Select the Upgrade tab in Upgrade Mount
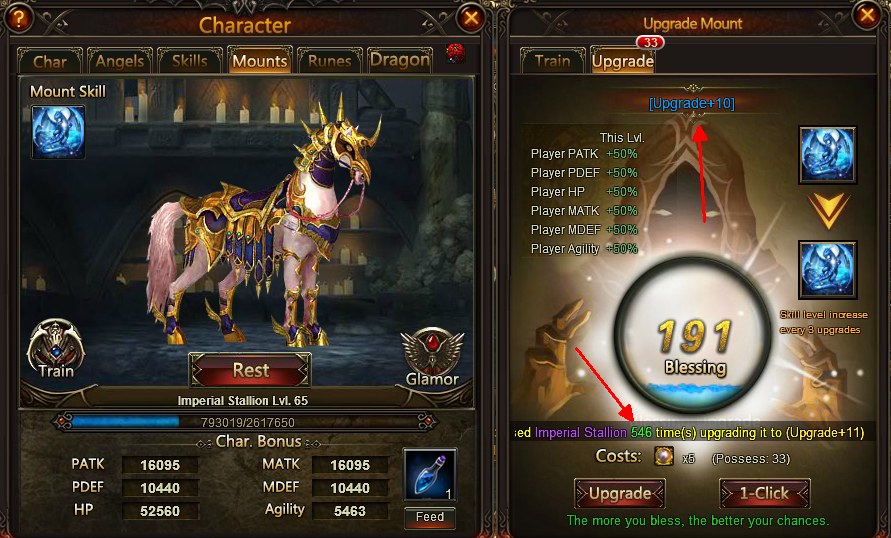The image size is (891, 538). click(x=622, y=61)
